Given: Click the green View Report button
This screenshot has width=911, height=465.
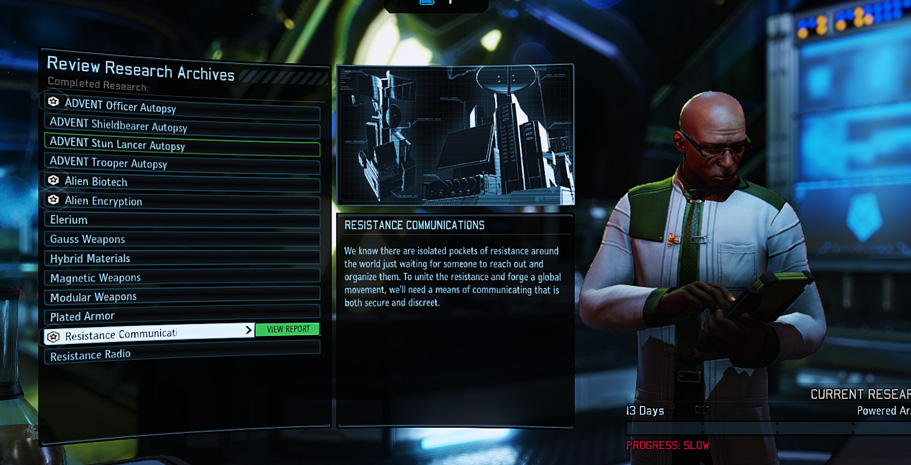Looking at the screenshot, I should (x=287, y=329).
